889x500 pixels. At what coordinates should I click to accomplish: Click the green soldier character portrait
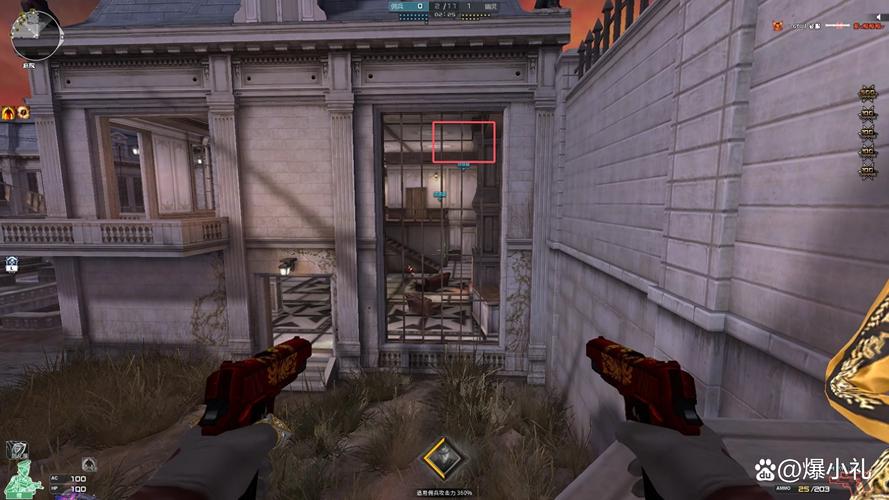coord(22,477)
